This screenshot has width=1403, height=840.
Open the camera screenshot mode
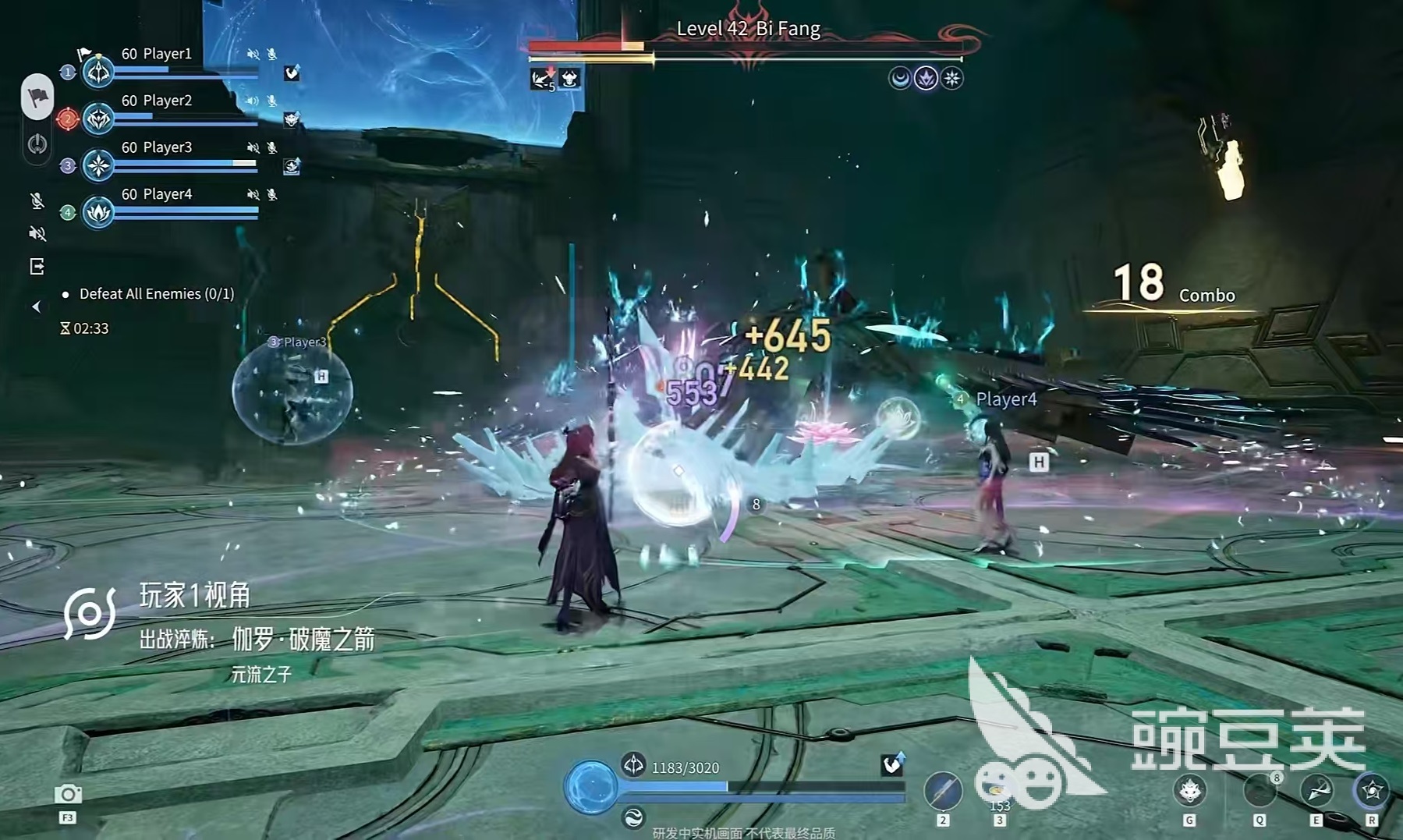pyautogui.click(x=68, y=794)
